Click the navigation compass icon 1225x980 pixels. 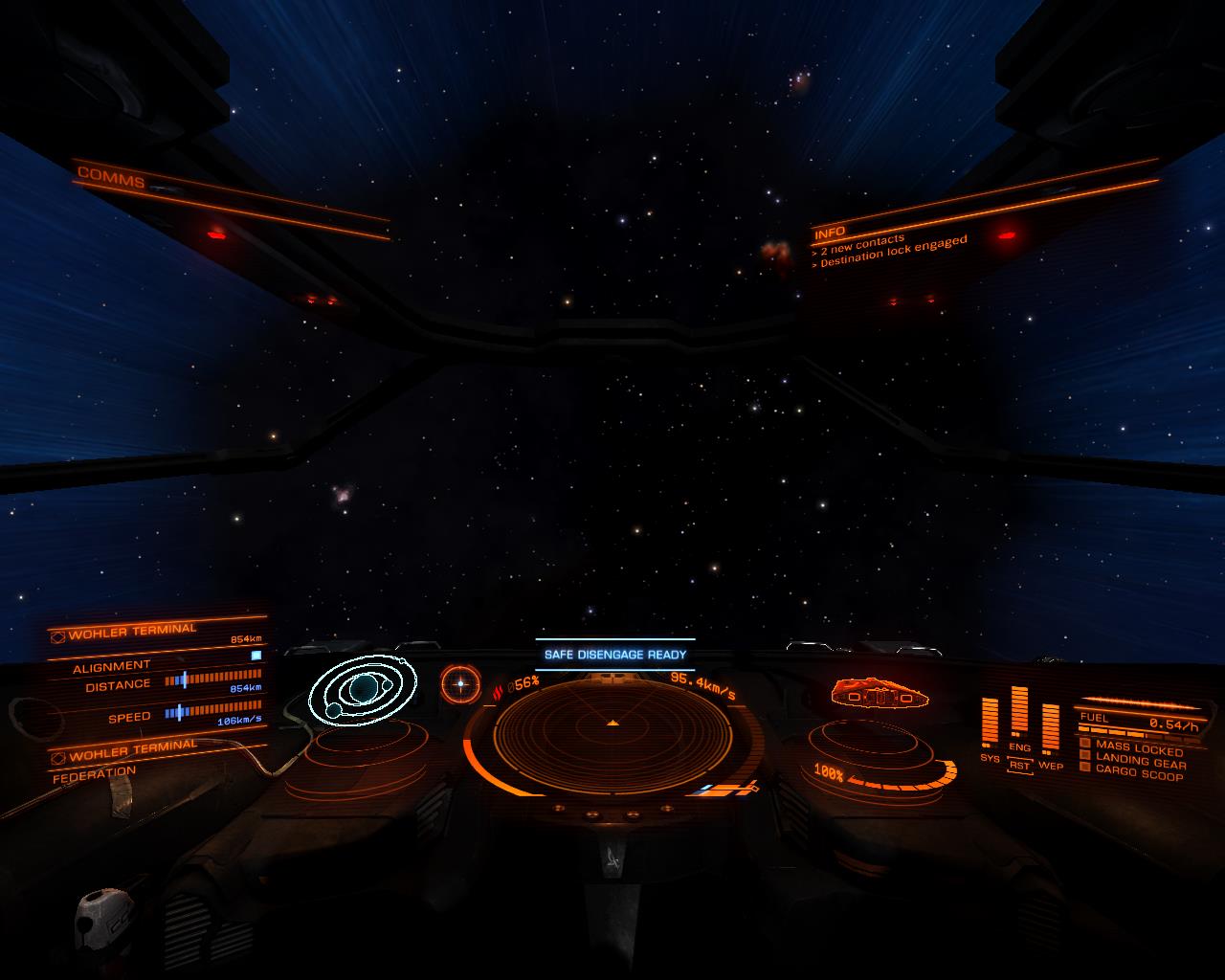click(460, 683)
